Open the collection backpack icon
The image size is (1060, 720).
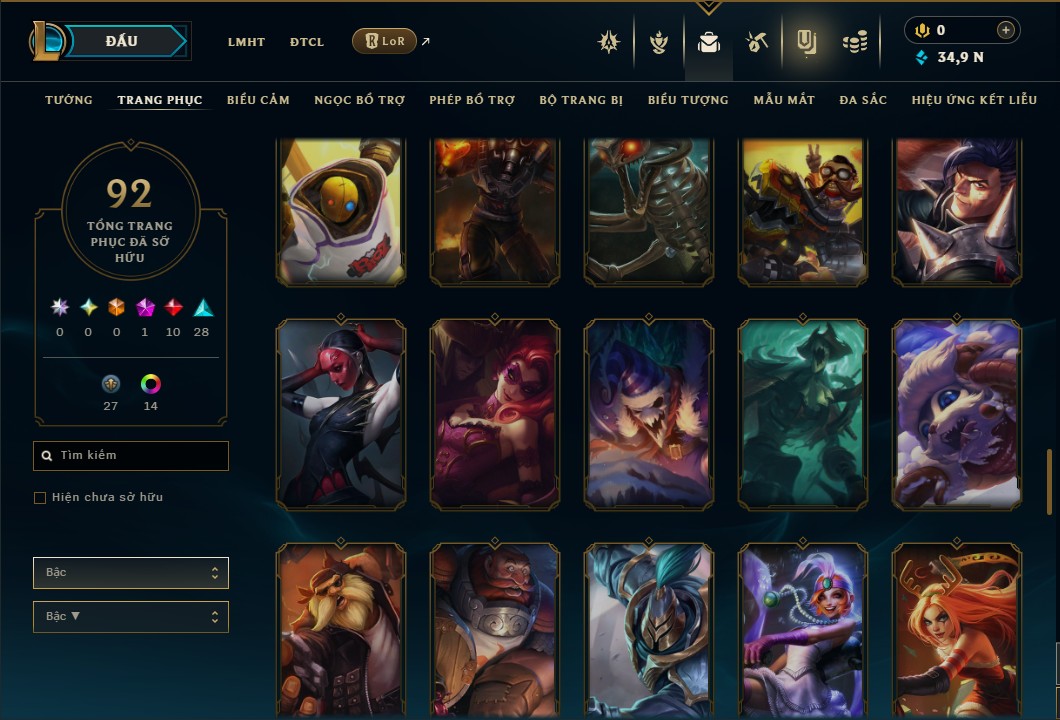pyautogui.click(x=709, y=42)
